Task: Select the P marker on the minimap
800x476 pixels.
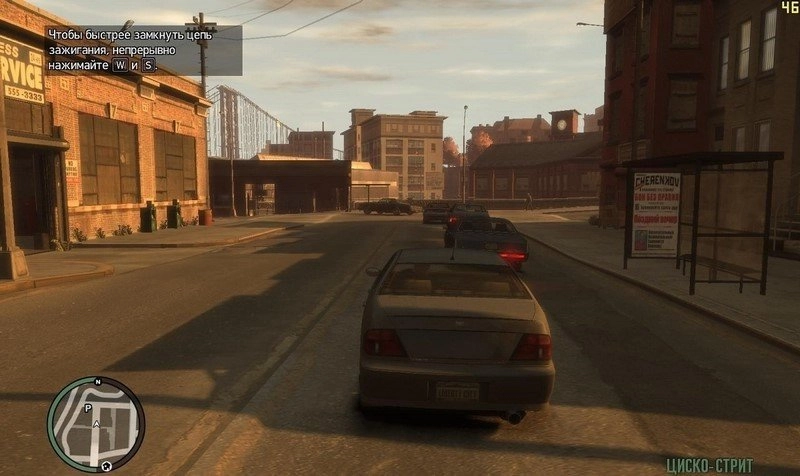Action: tap(89, 408)
